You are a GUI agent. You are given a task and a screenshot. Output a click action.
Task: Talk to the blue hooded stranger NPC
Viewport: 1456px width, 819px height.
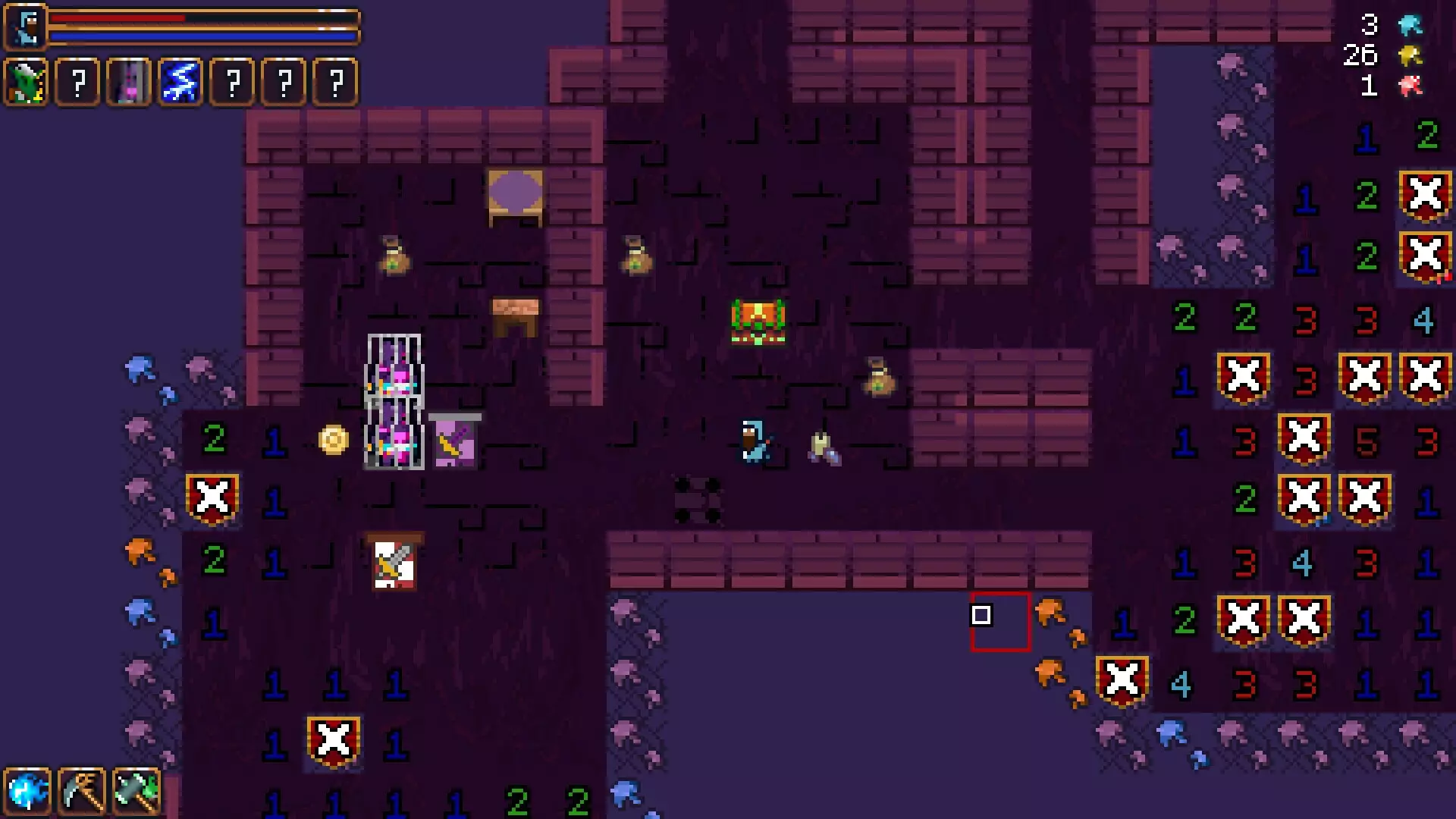click(753, 440)
